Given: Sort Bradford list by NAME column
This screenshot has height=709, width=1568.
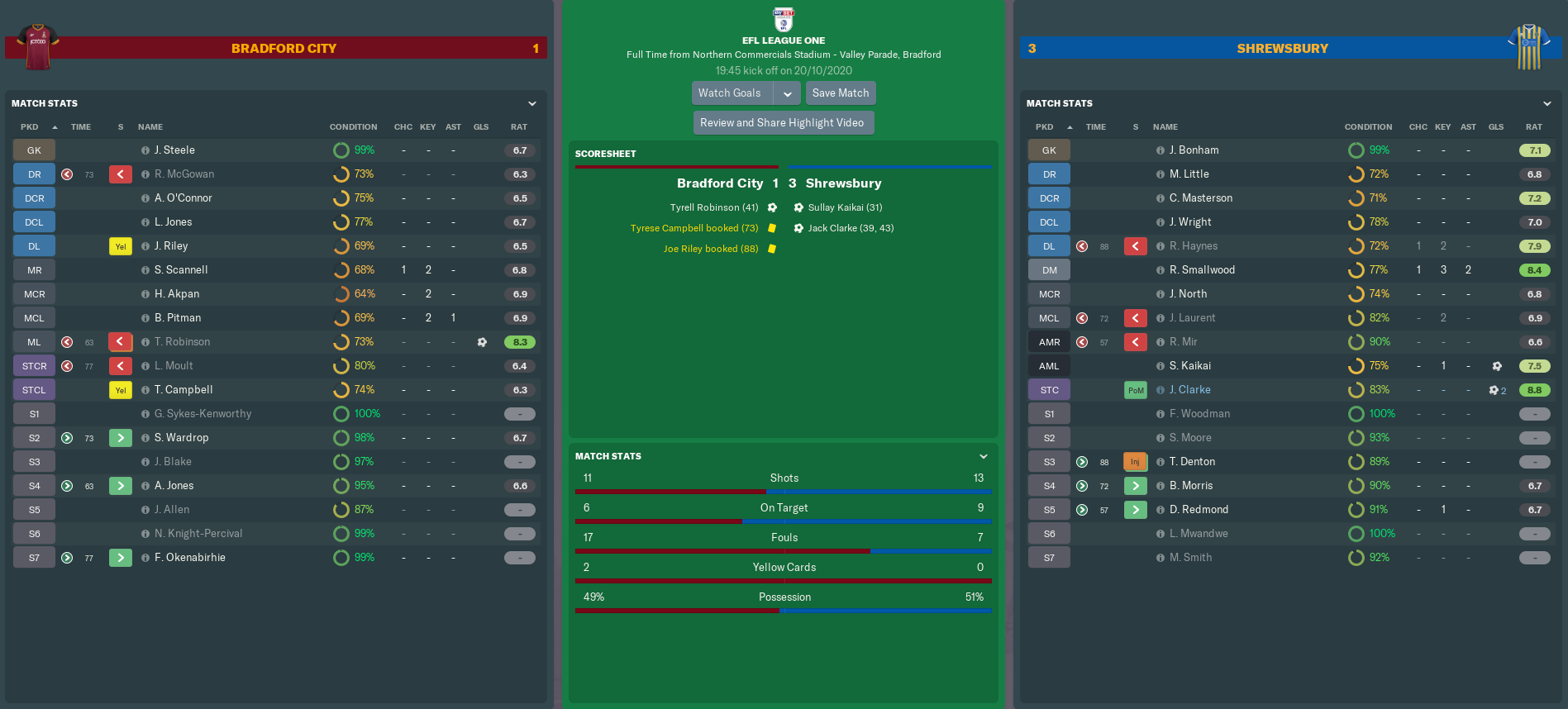Looking at the screenshot, I should coord(150,127).
